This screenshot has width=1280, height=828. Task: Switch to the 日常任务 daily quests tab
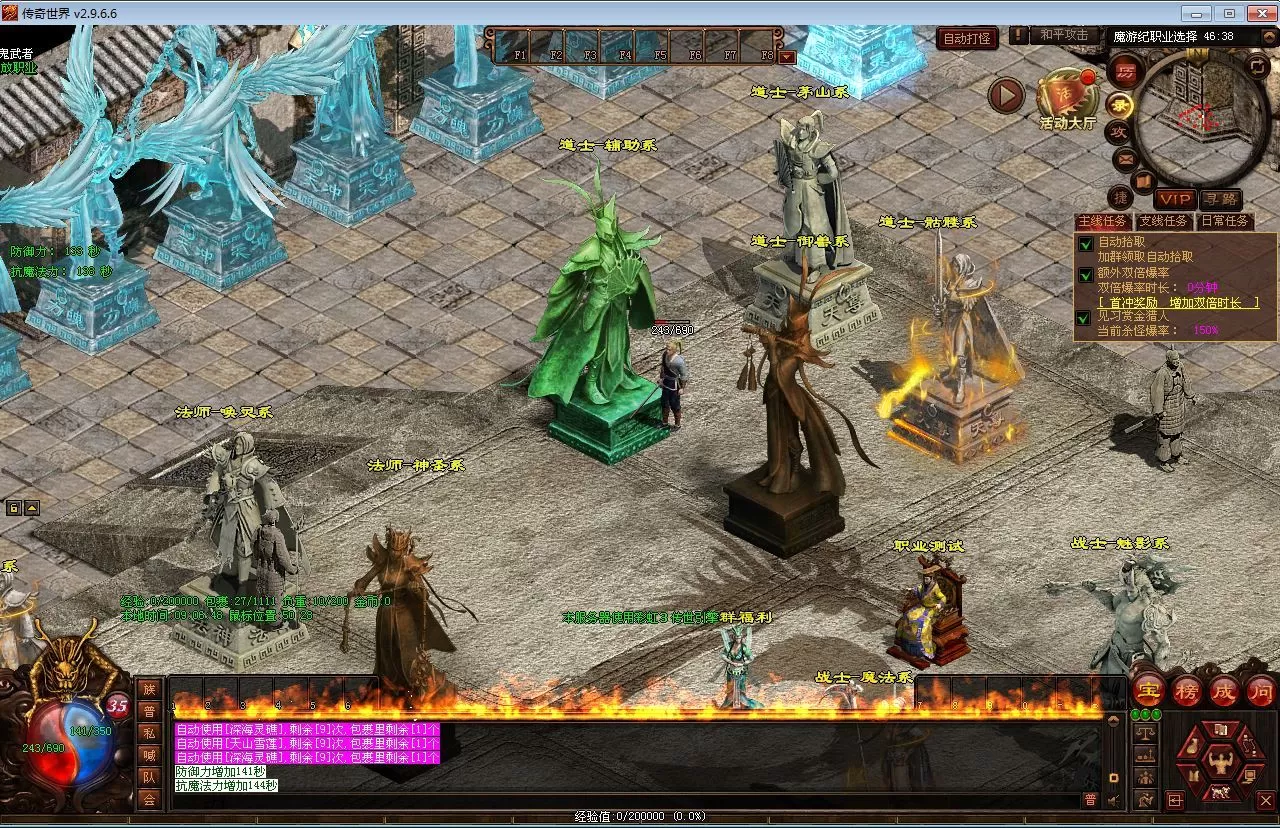point(1225,221)
